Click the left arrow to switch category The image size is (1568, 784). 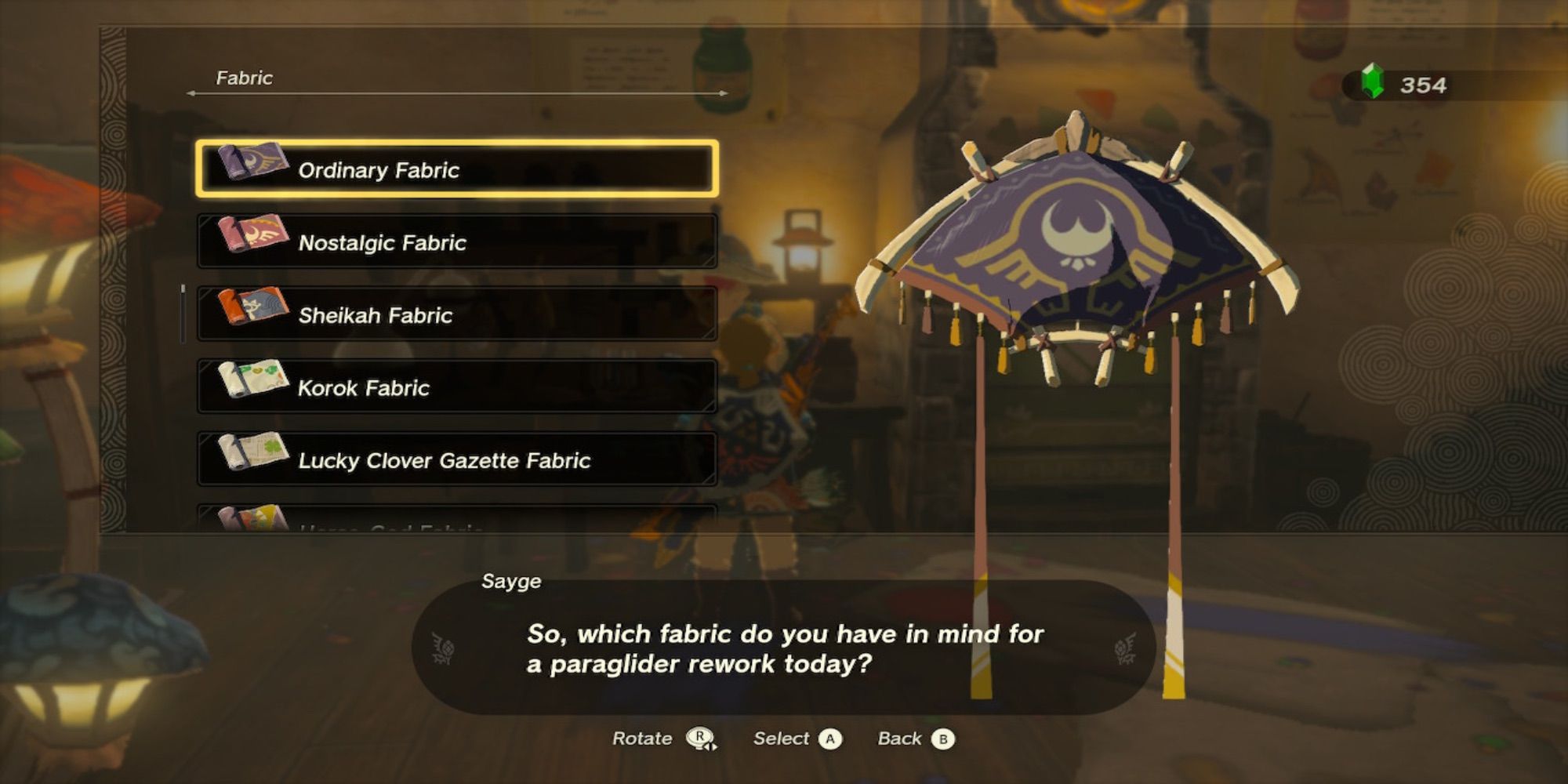tap(192, 92)
